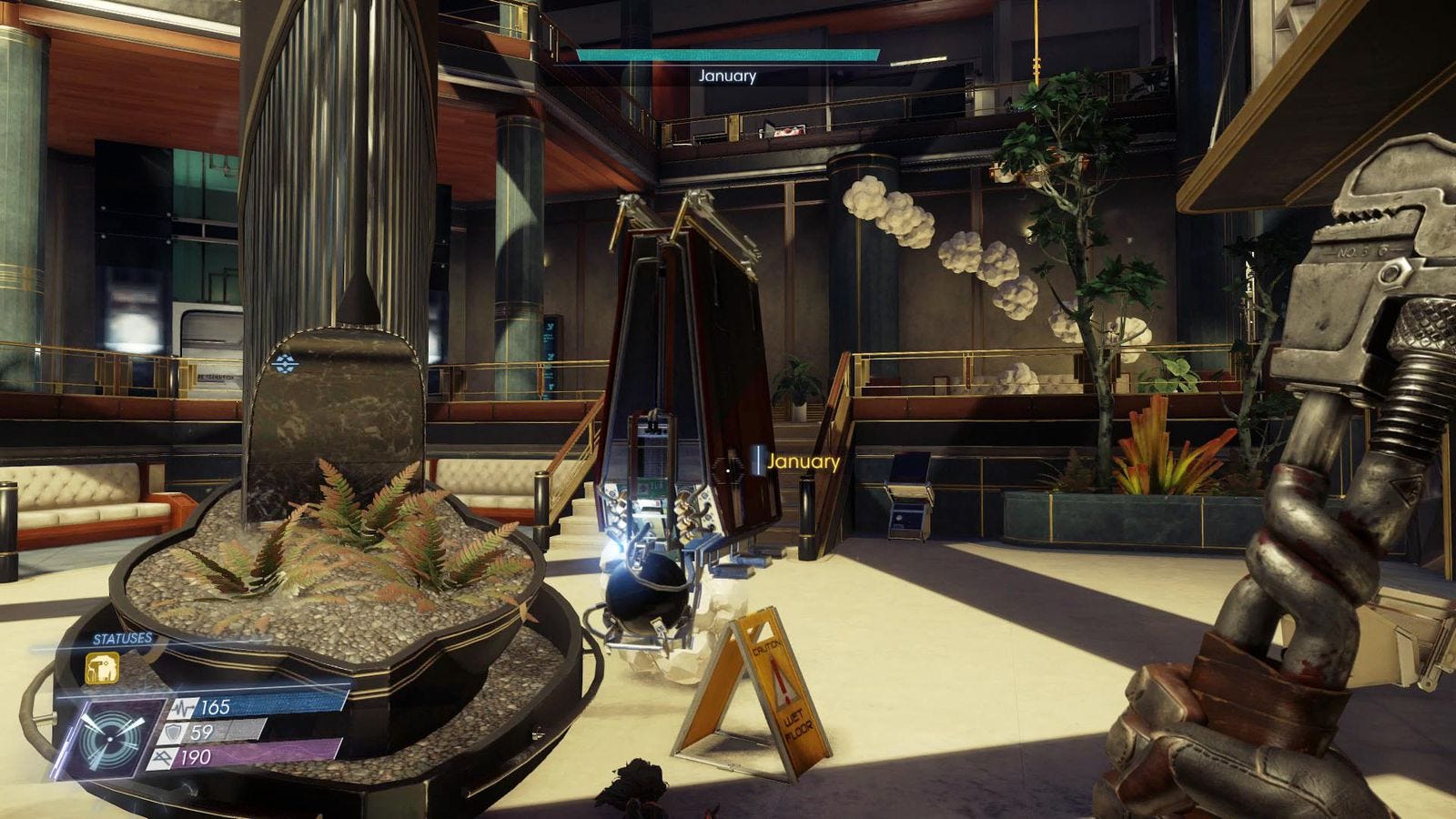Screen dimensions: 1456x819
Task: Click the yellow January target label
Action: pyautogui.click(x=803, y=461)
